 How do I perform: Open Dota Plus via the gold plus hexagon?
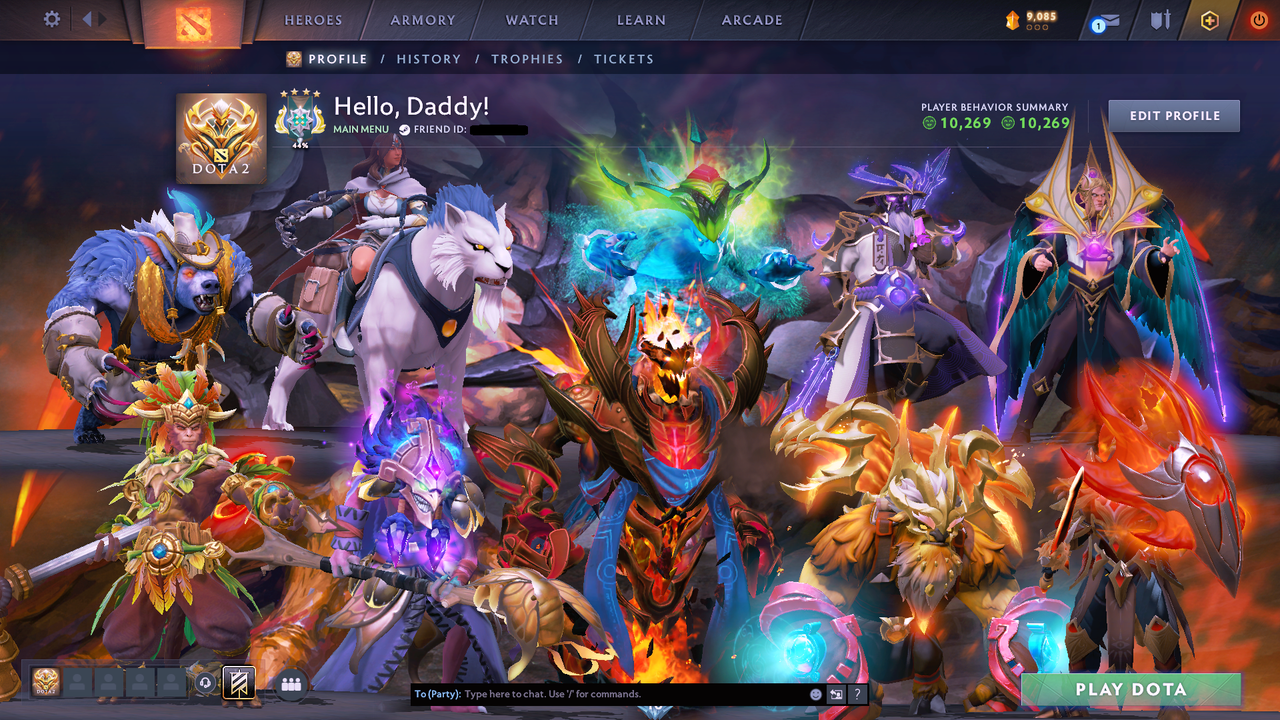(1210, 20)
